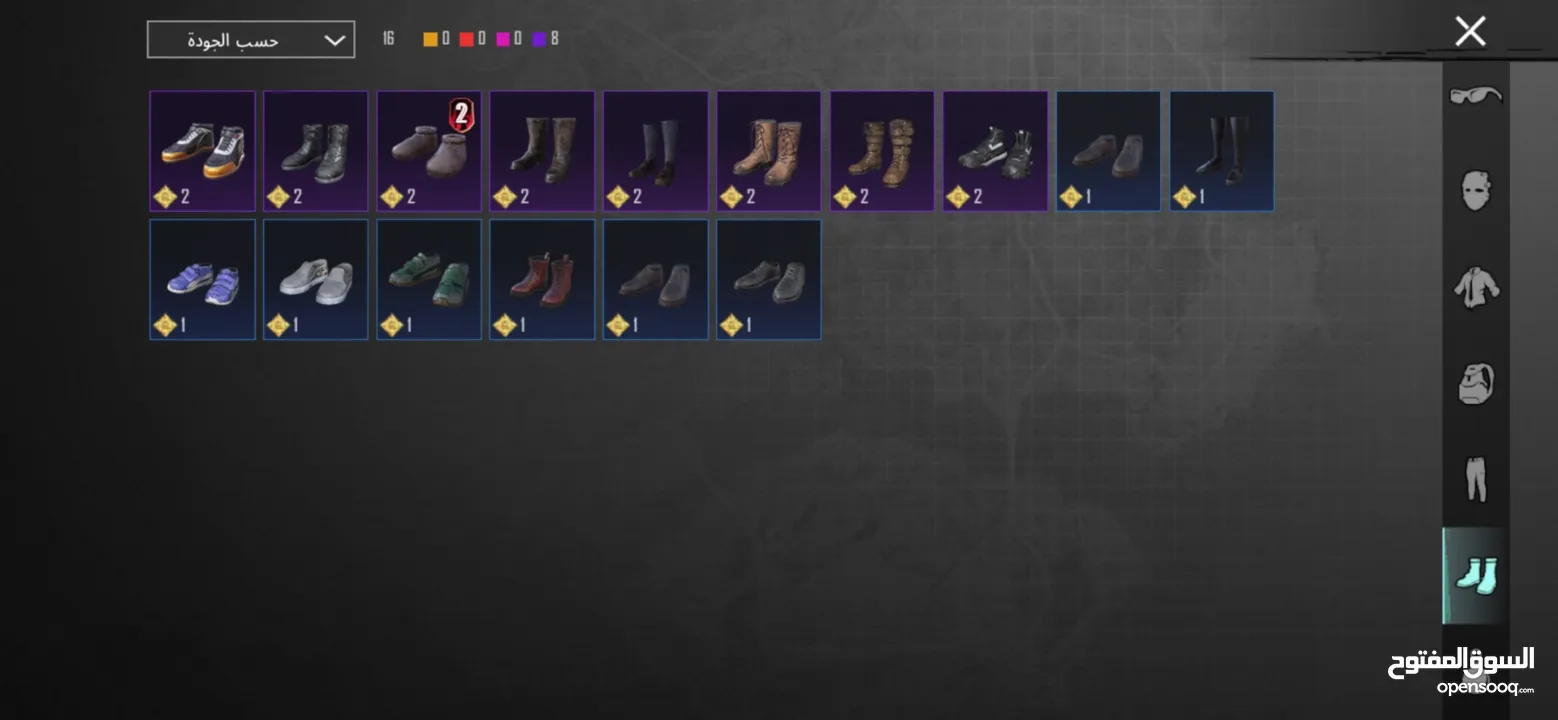1558x720 pixels.
Task: Choose the red boots
Action: pyautogui.click(x=542, y=280)
